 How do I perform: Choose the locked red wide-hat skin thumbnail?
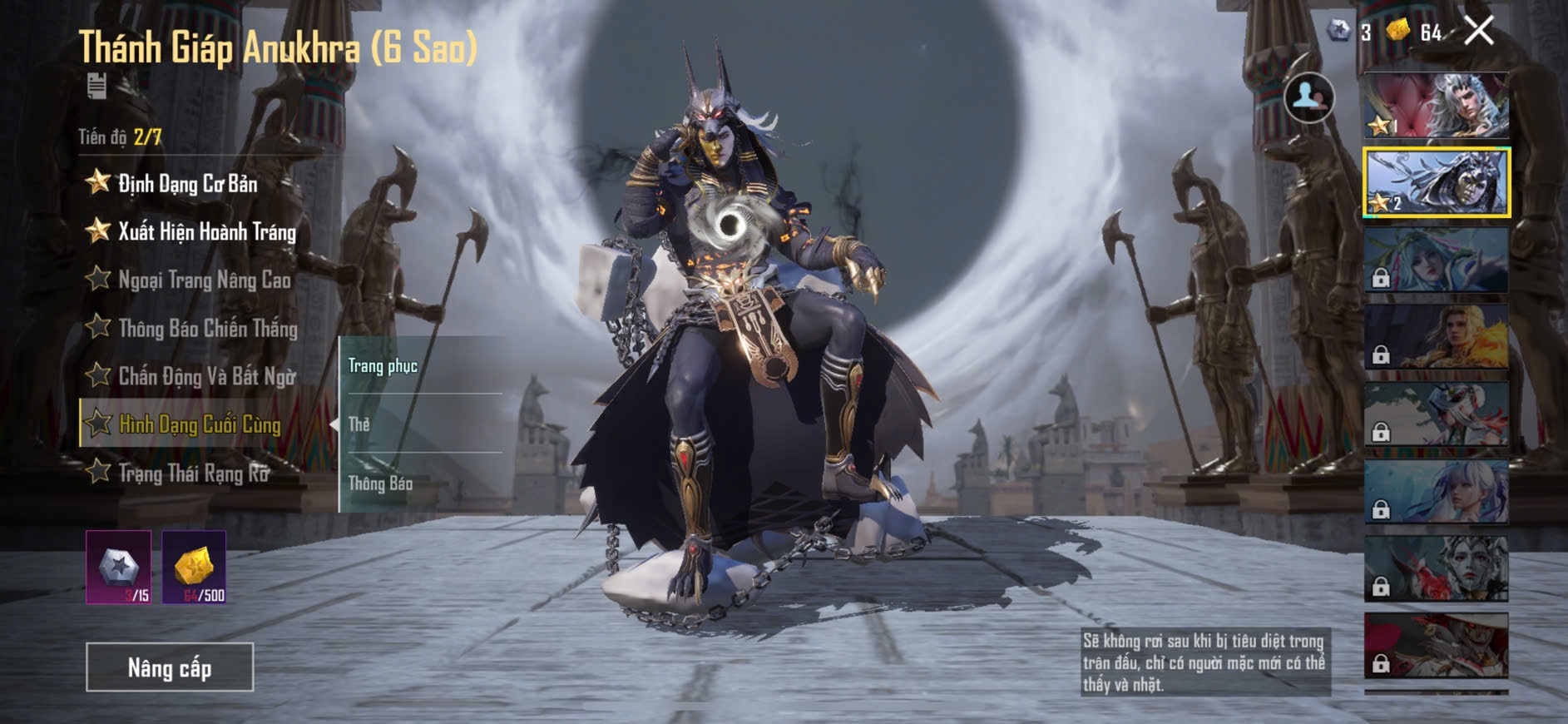click(x=1436, y=645)
